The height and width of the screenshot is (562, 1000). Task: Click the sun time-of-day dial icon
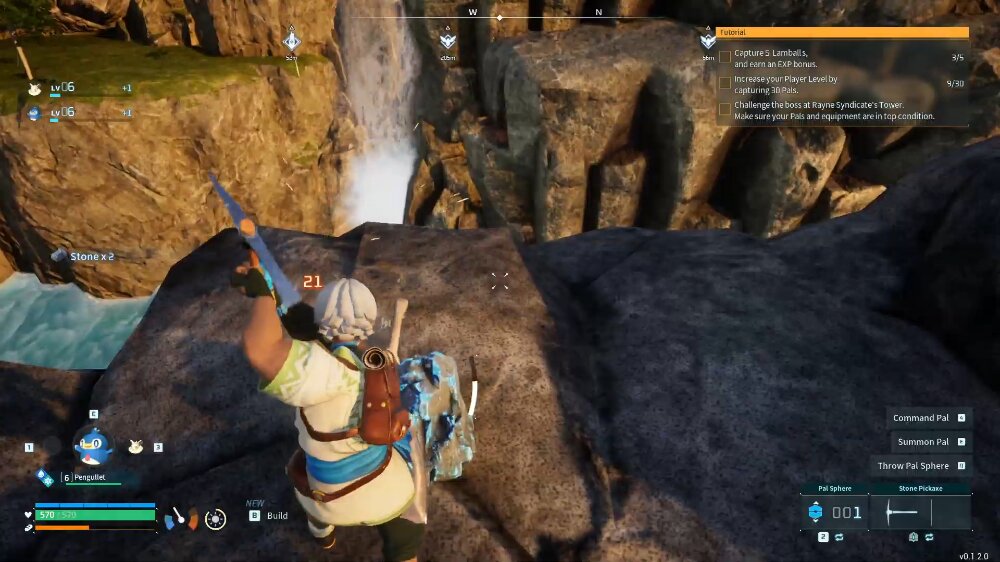coord(215,518)
